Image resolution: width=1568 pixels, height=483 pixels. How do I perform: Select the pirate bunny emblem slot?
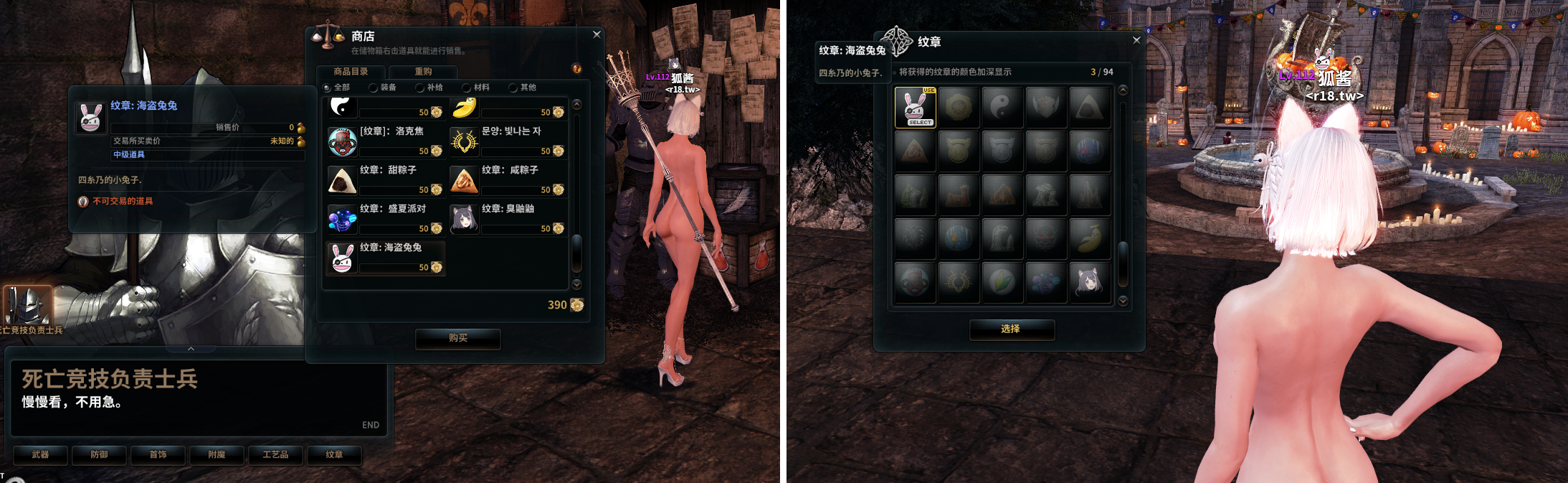coord(915,107)
